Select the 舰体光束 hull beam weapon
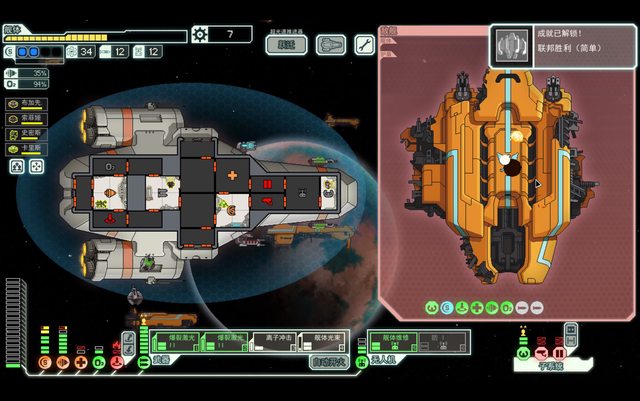 (x=323, y=340)
